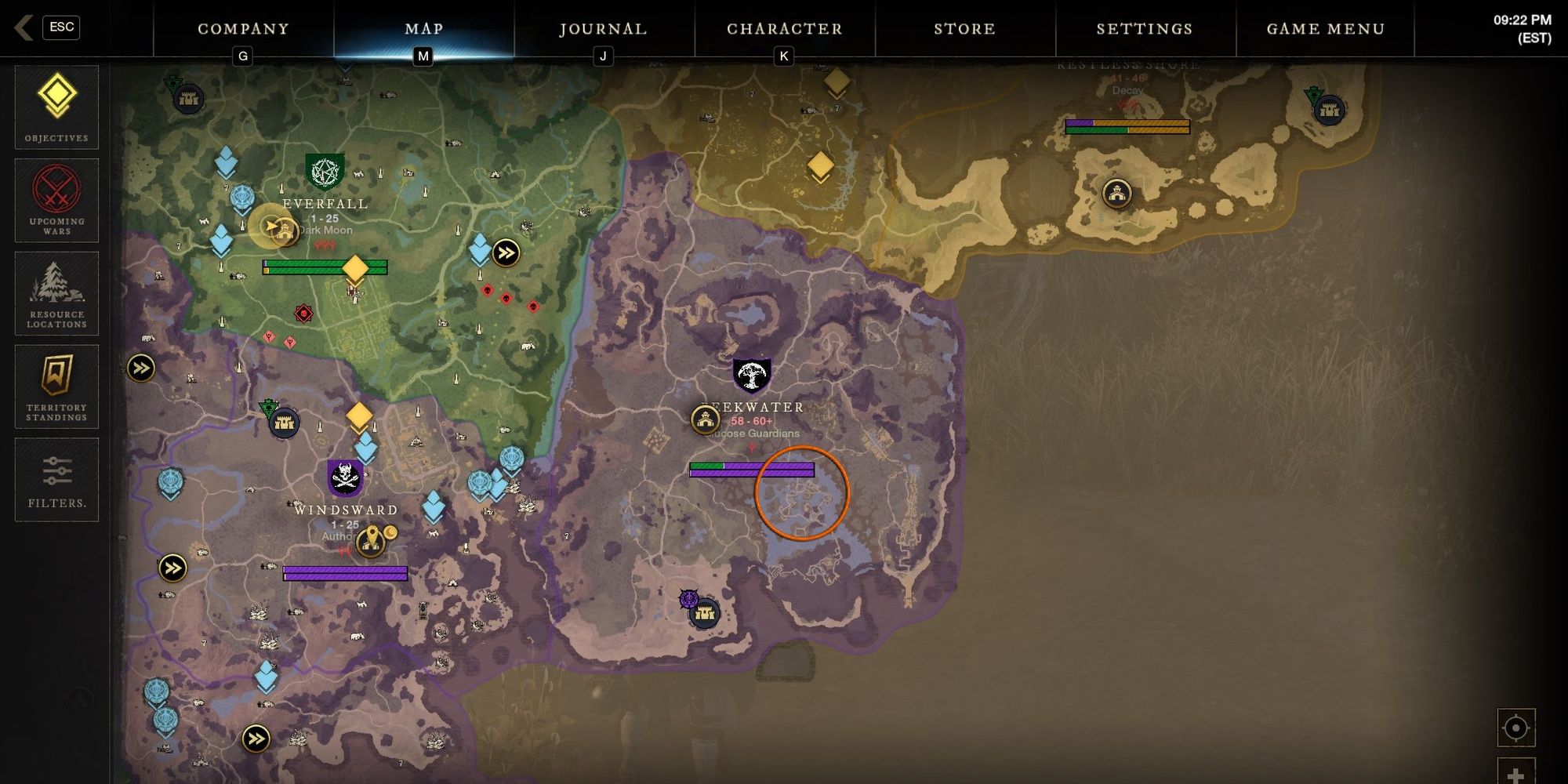Open the Character screen
The width and height of the screenshot is (1568, 784).
(x=784, y=29)
